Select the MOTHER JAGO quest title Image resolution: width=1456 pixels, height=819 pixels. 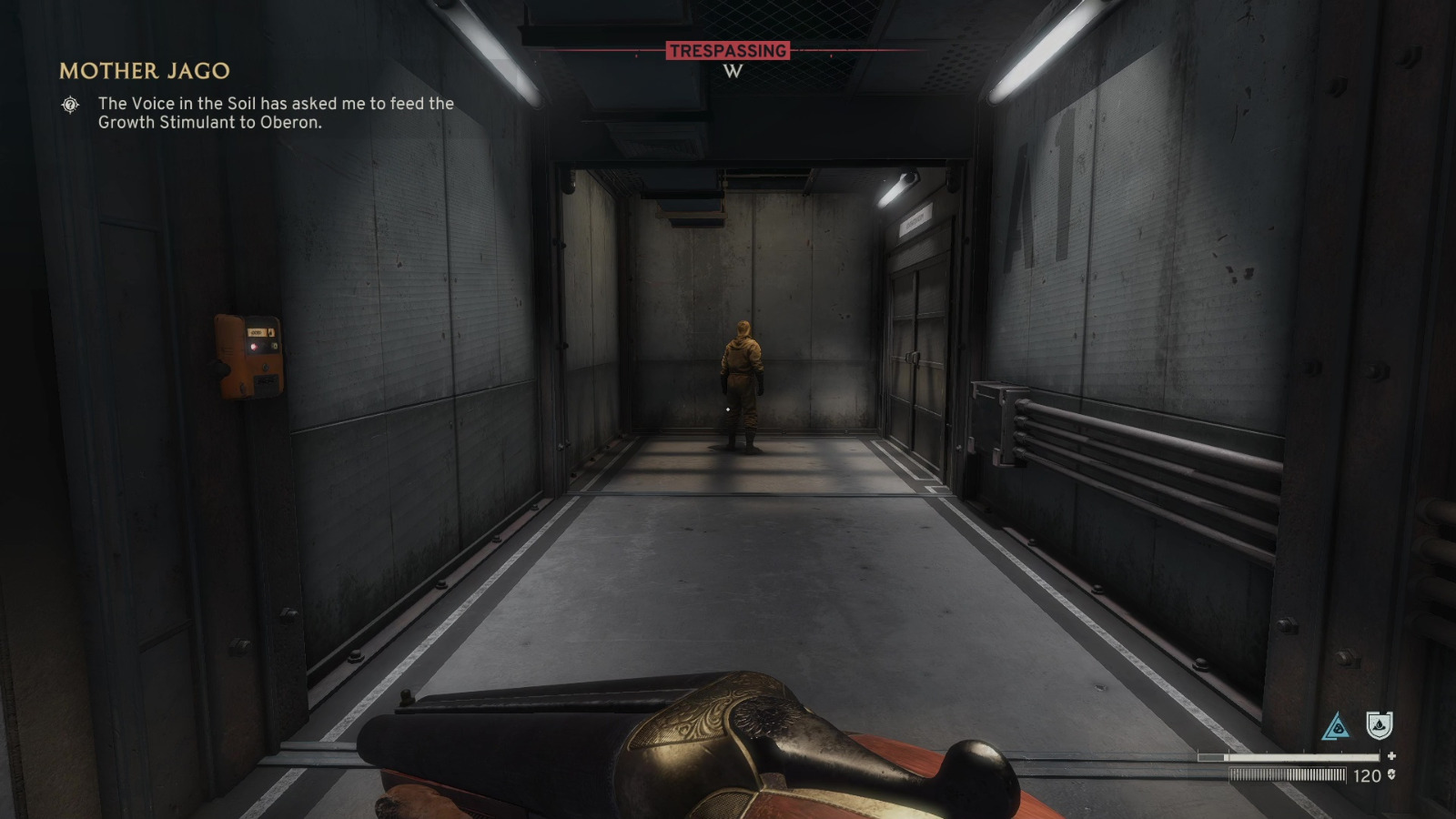(145, 70)
